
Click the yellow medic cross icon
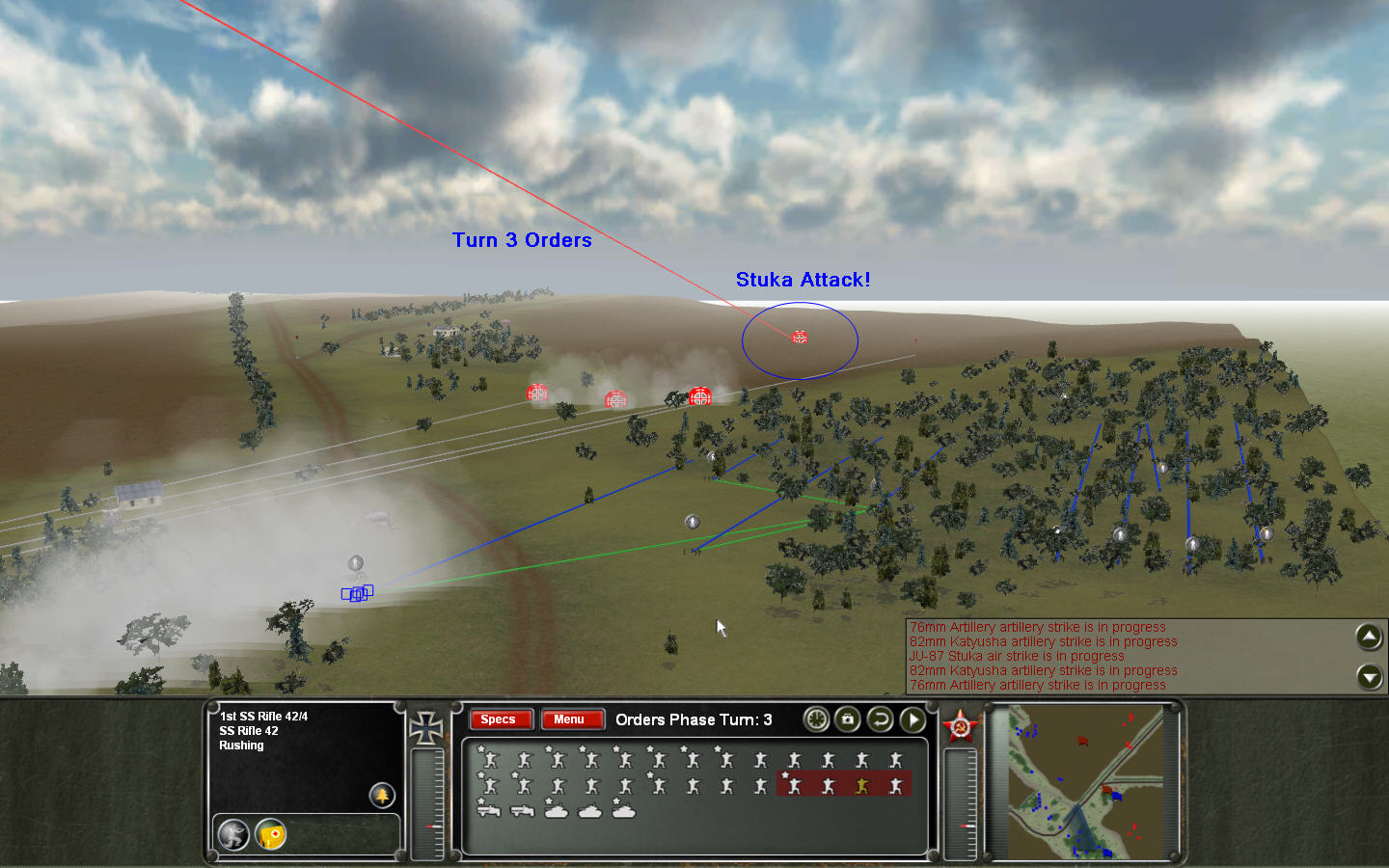point(271,834)
